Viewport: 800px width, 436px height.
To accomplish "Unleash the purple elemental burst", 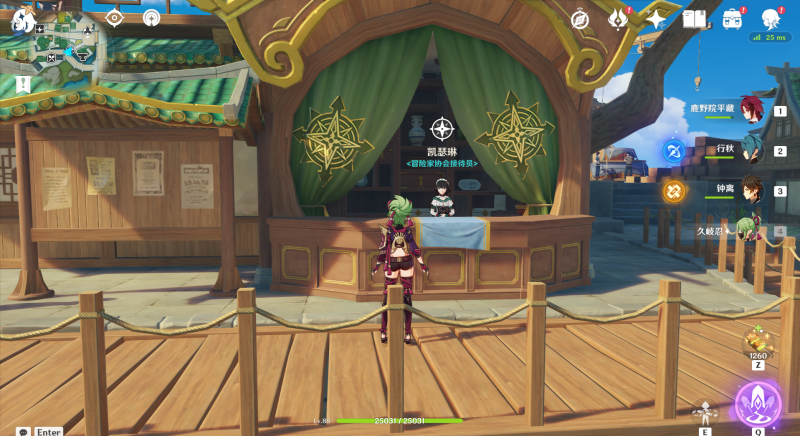I will click(758, 402).
